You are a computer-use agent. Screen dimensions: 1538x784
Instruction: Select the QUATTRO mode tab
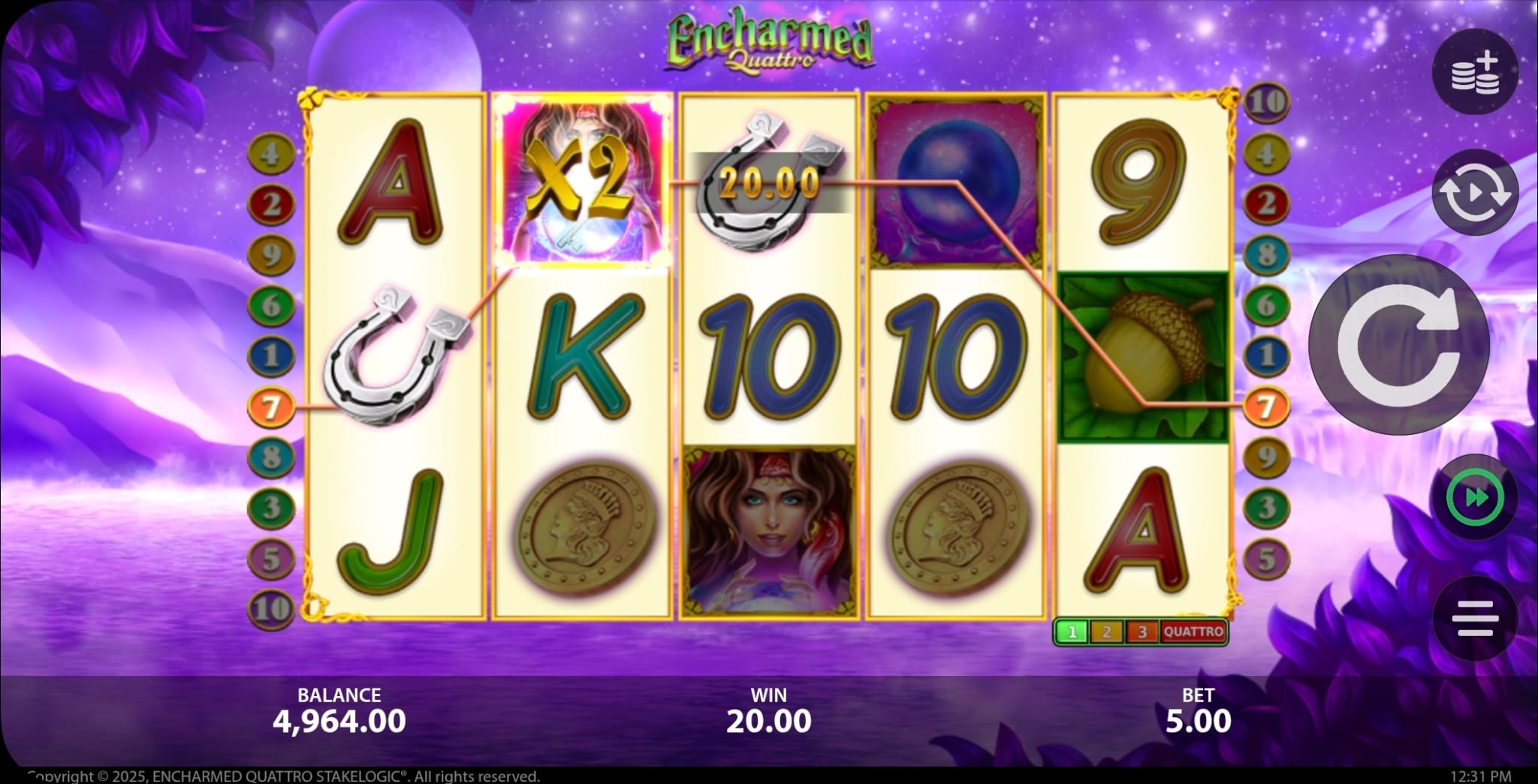coord(1193,632)
